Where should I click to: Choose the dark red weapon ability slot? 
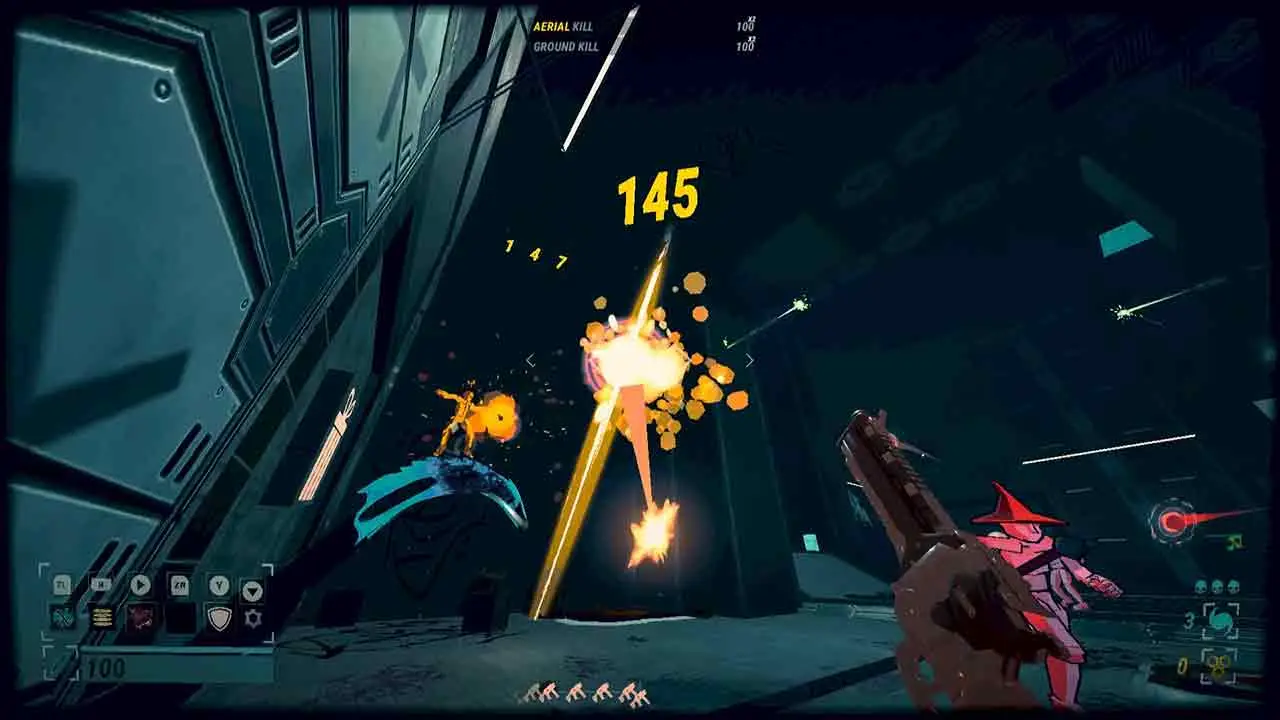[140, 617]
